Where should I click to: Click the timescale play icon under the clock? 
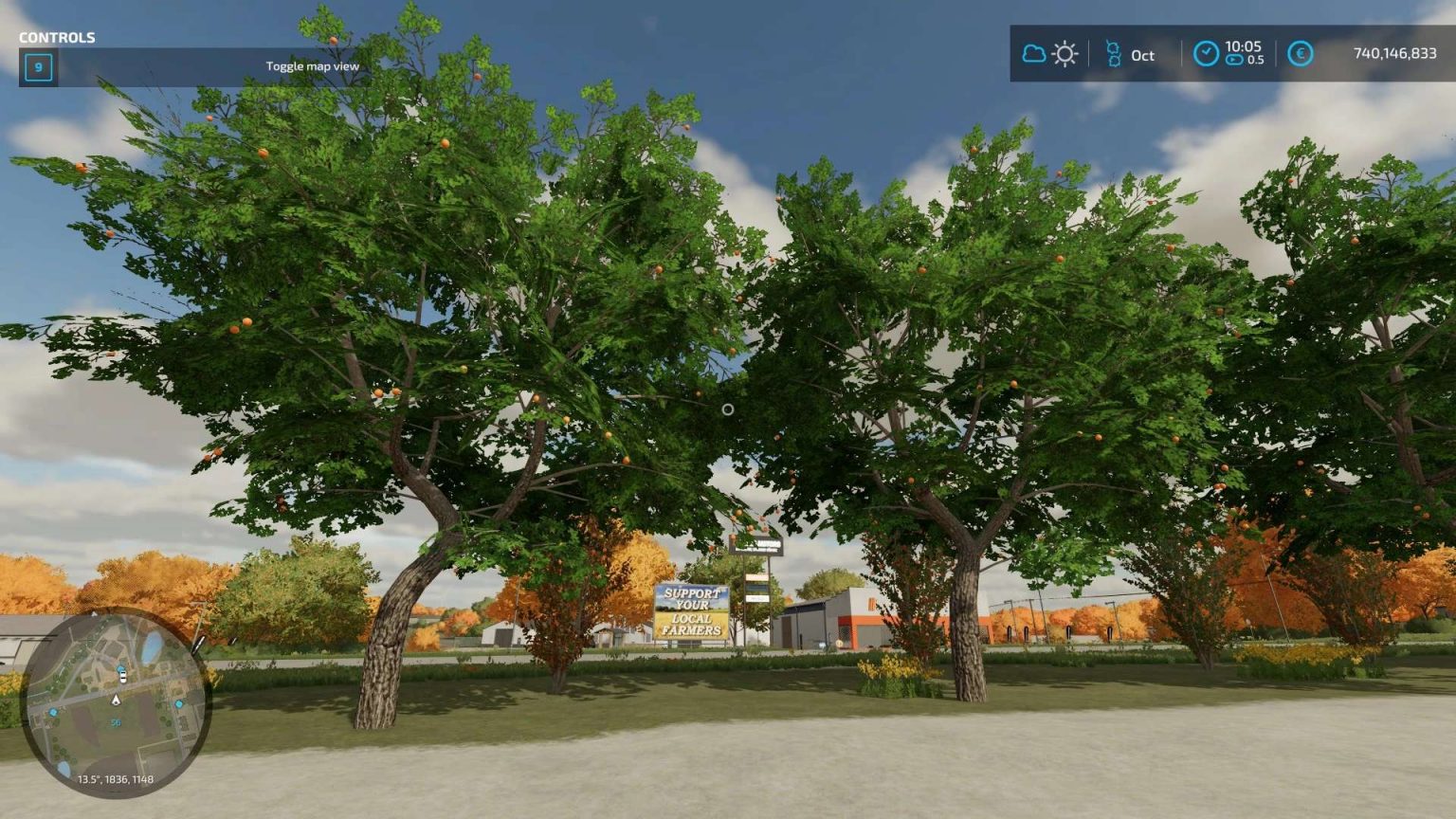click(x=1234, y=60)
